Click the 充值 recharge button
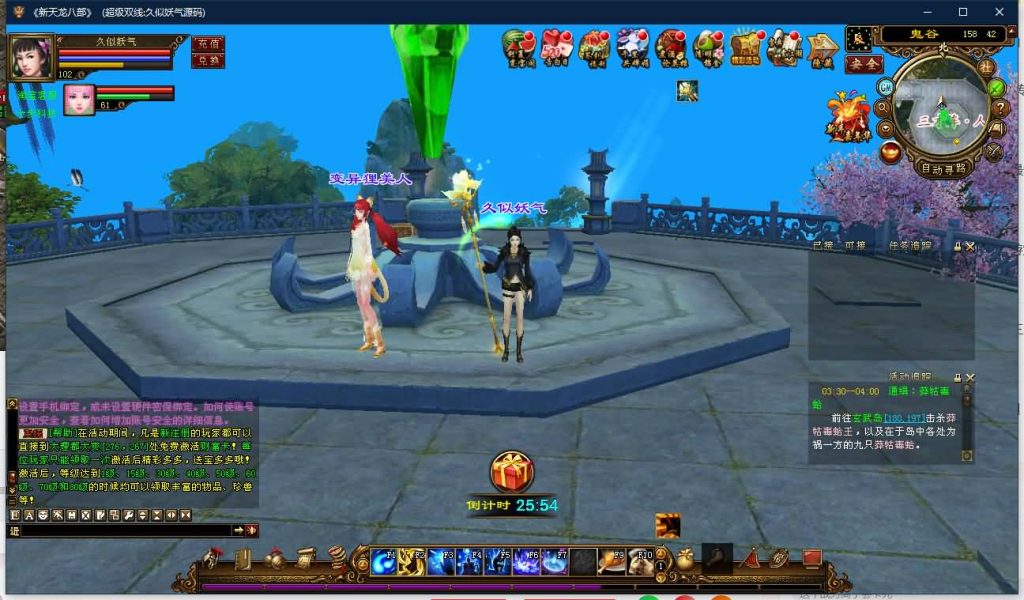The image size is (1024, 600). [x=207, y=44]
